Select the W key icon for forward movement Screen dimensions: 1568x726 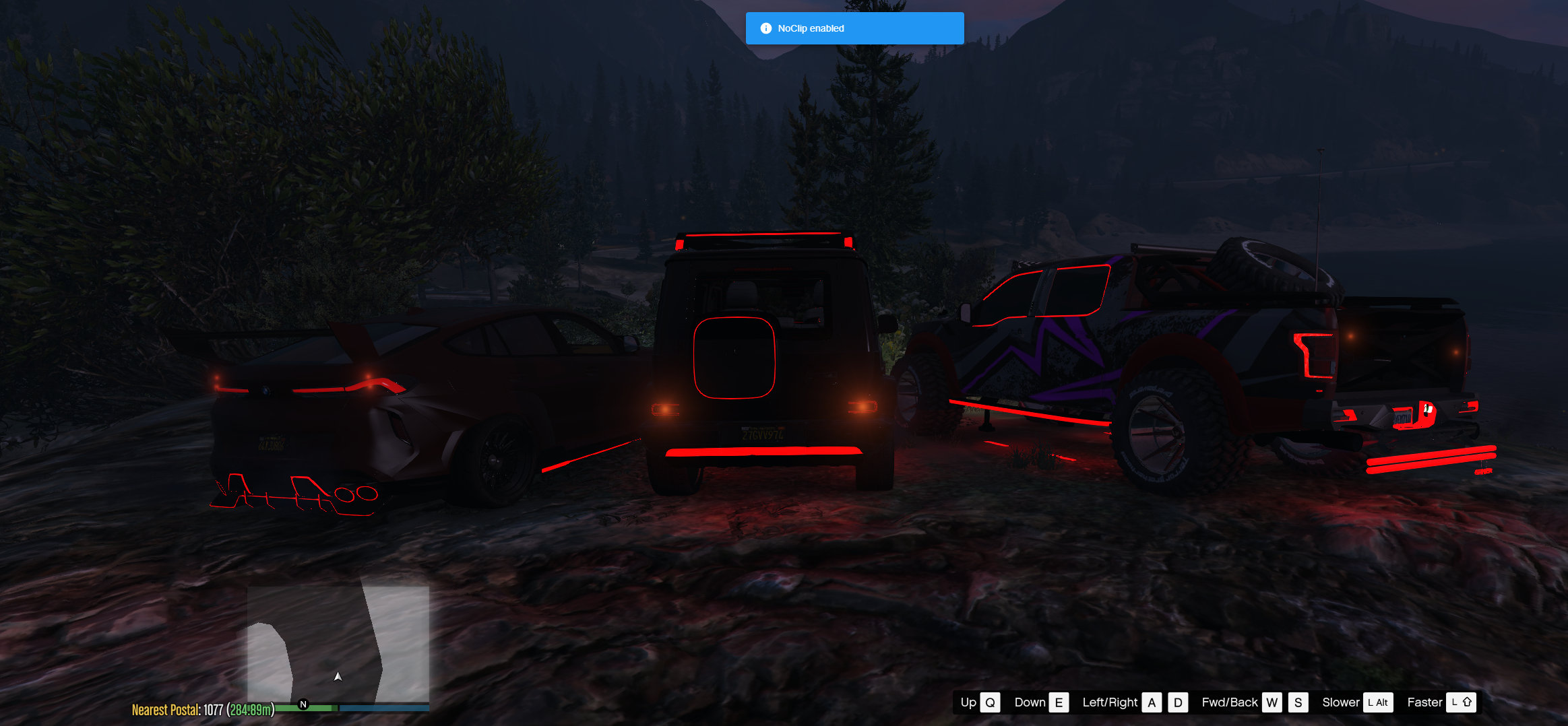click(1271, 702)
